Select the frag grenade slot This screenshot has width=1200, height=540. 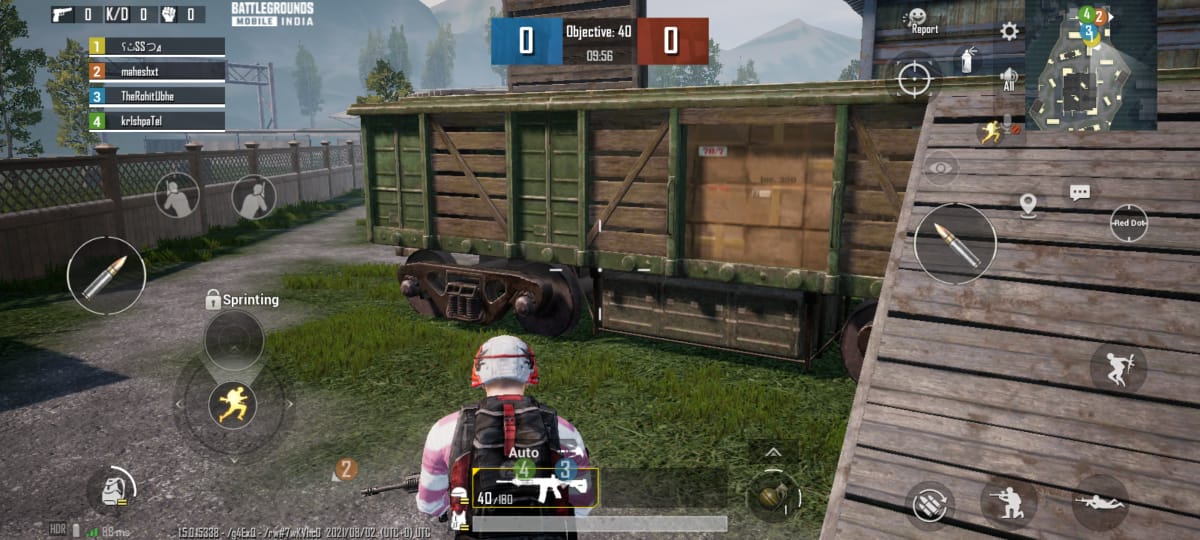tap(773, 495)
